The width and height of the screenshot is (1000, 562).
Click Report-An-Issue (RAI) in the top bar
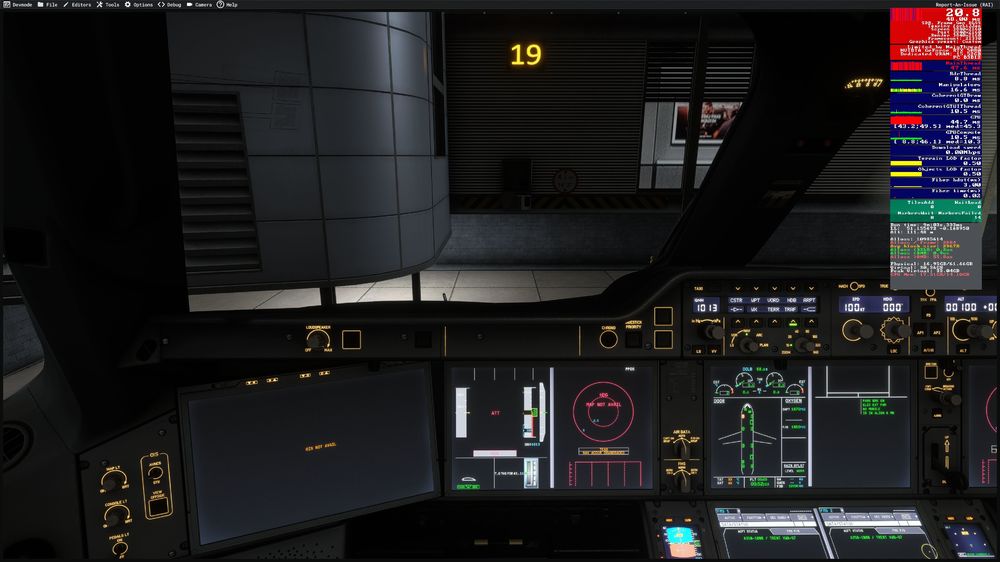click(963, 4)
